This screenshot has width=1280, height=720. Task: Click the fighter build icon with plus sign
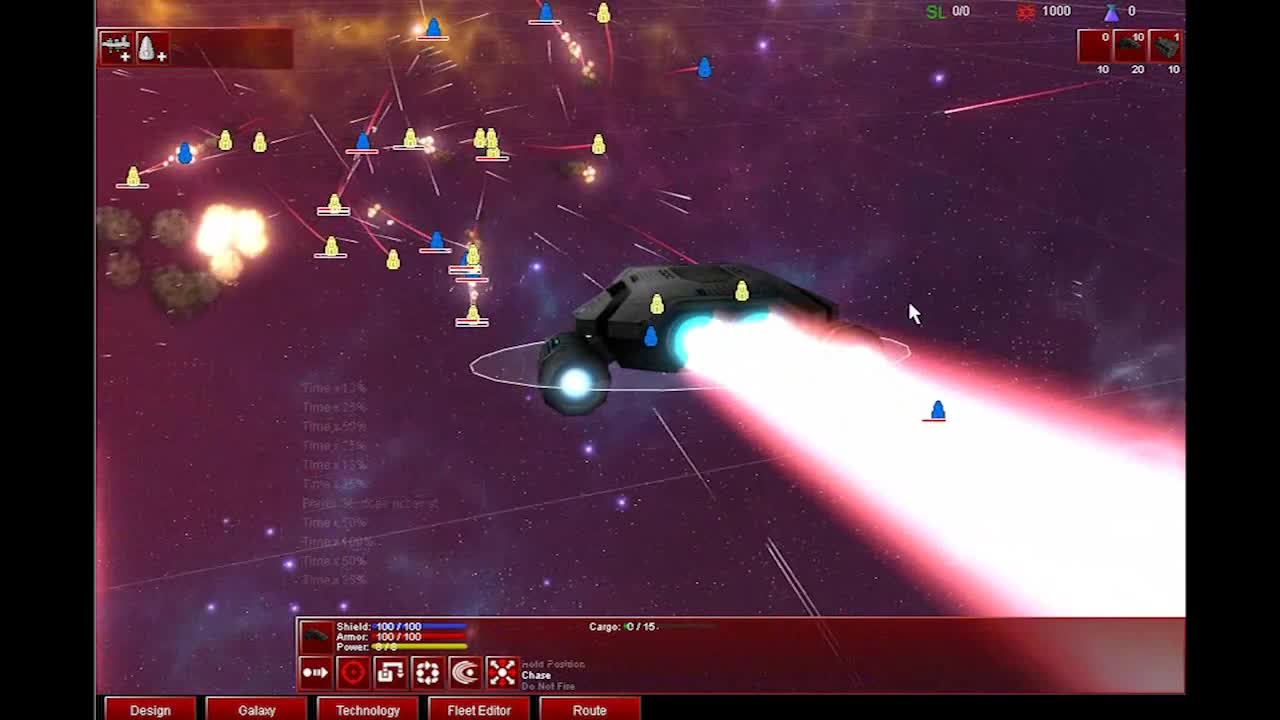pyautogui.click(x=150, y=48)
